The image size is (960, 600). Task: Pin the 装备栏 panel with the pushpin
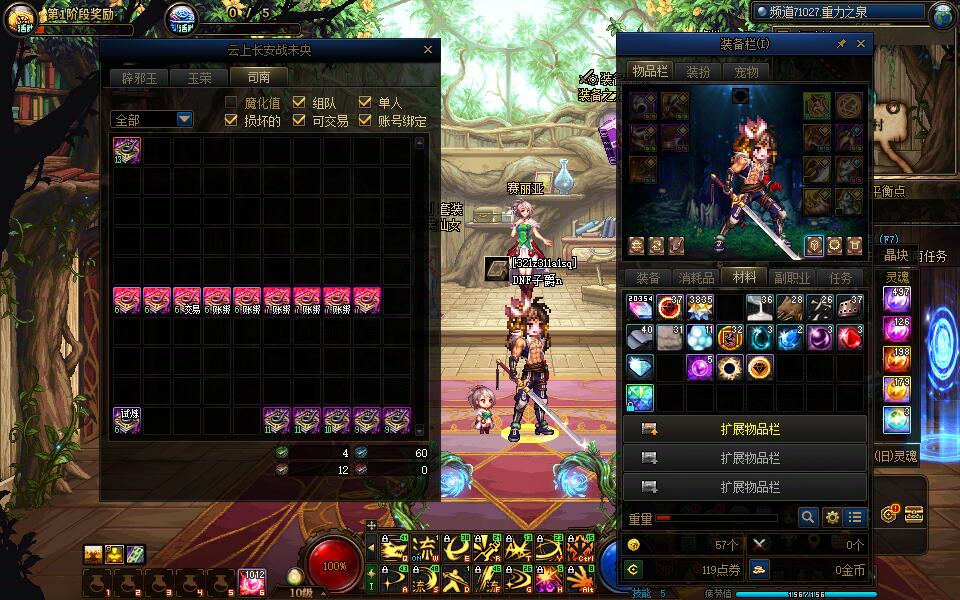(x=842, y=44)
